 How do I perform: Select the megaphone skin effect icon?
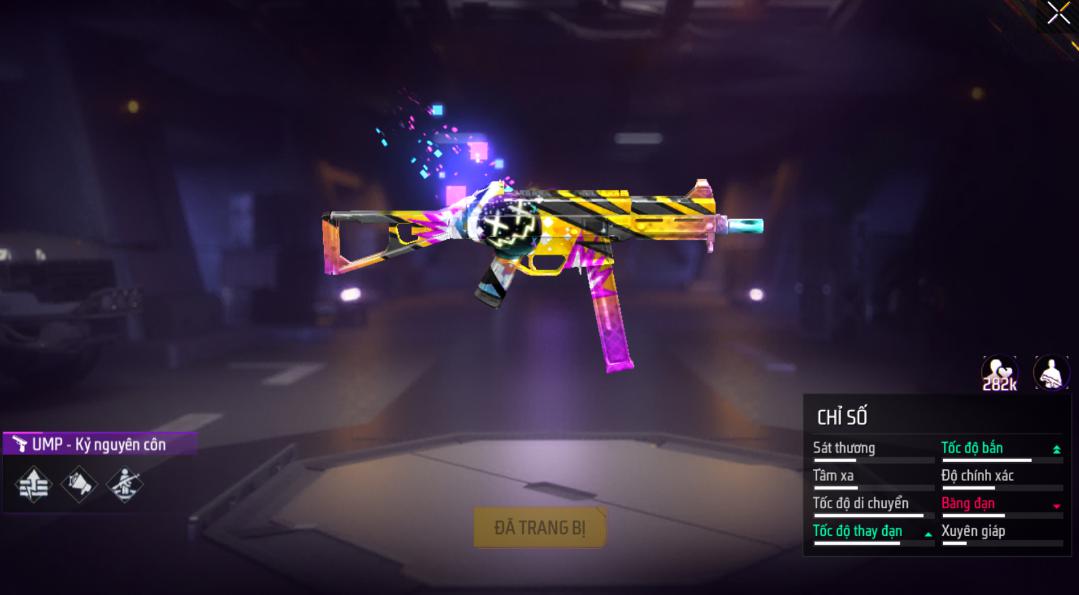point(79,485)
